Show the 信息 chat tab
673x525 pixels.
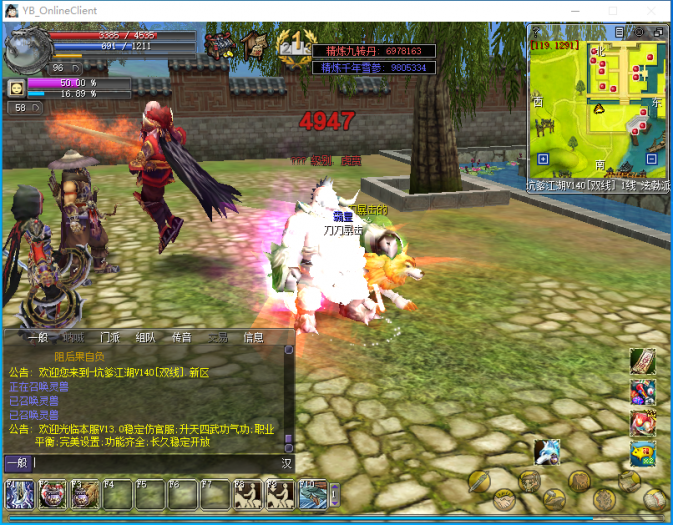coord(253,338)
